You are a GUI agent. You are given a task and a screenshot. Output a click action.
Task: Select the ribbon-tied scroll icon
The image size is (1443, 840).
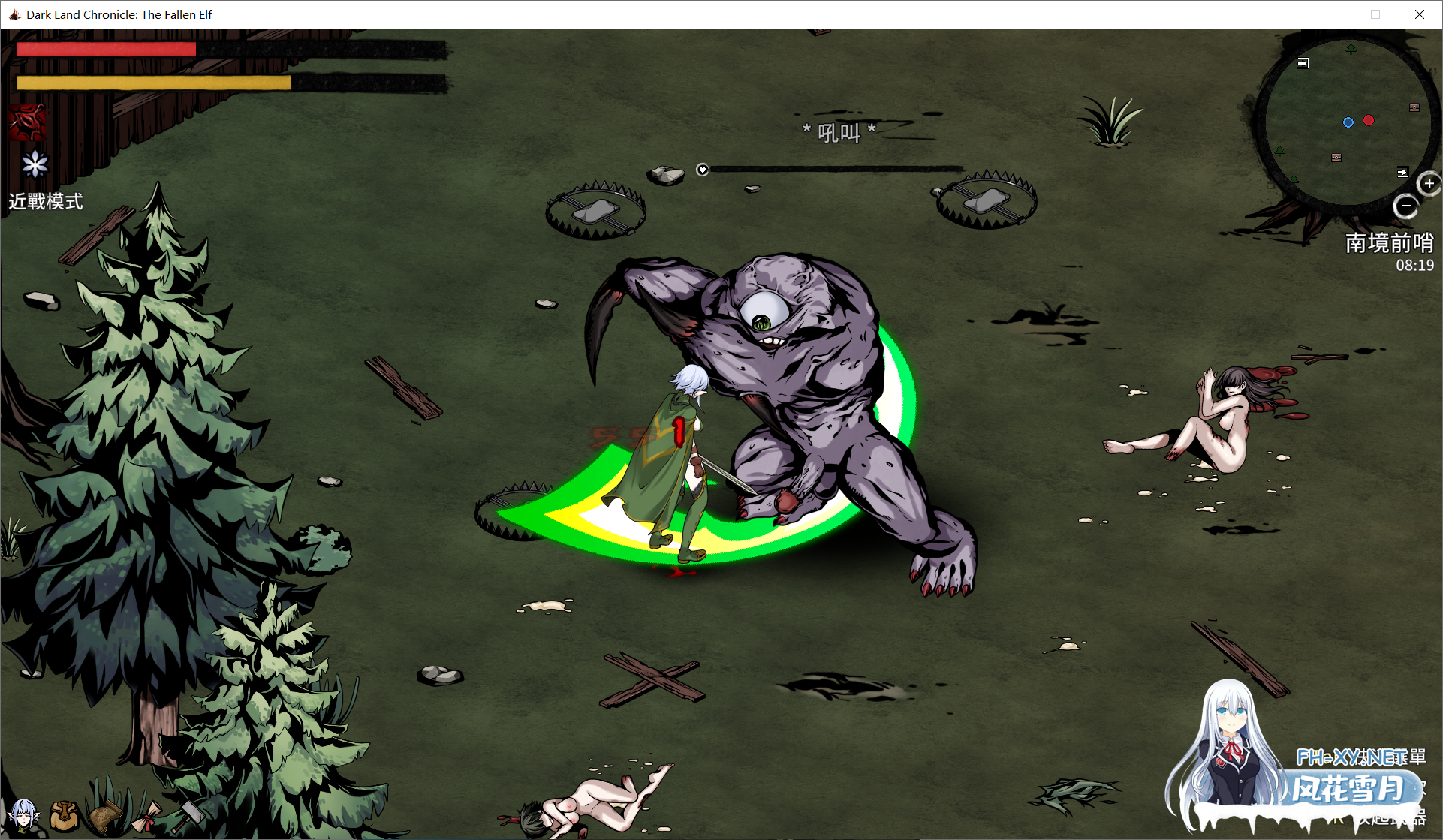tap(148, 817)
